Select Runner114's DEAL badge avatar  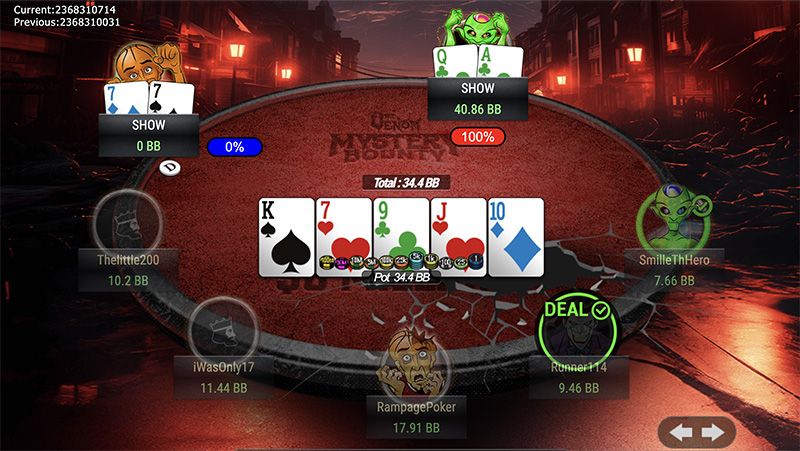[x=574, y=328]
